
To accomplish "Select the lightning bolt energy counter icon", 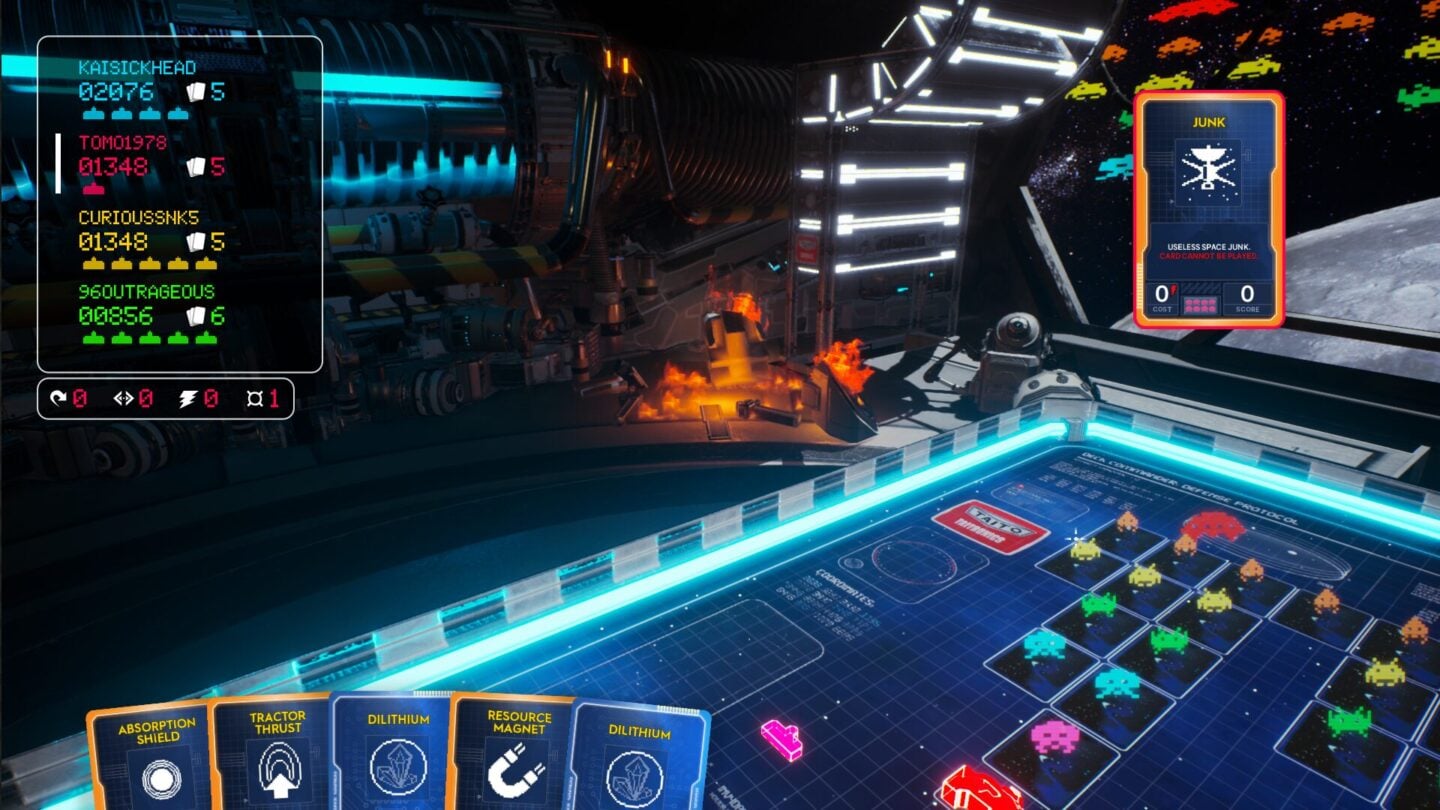I will tap(188, 396).
